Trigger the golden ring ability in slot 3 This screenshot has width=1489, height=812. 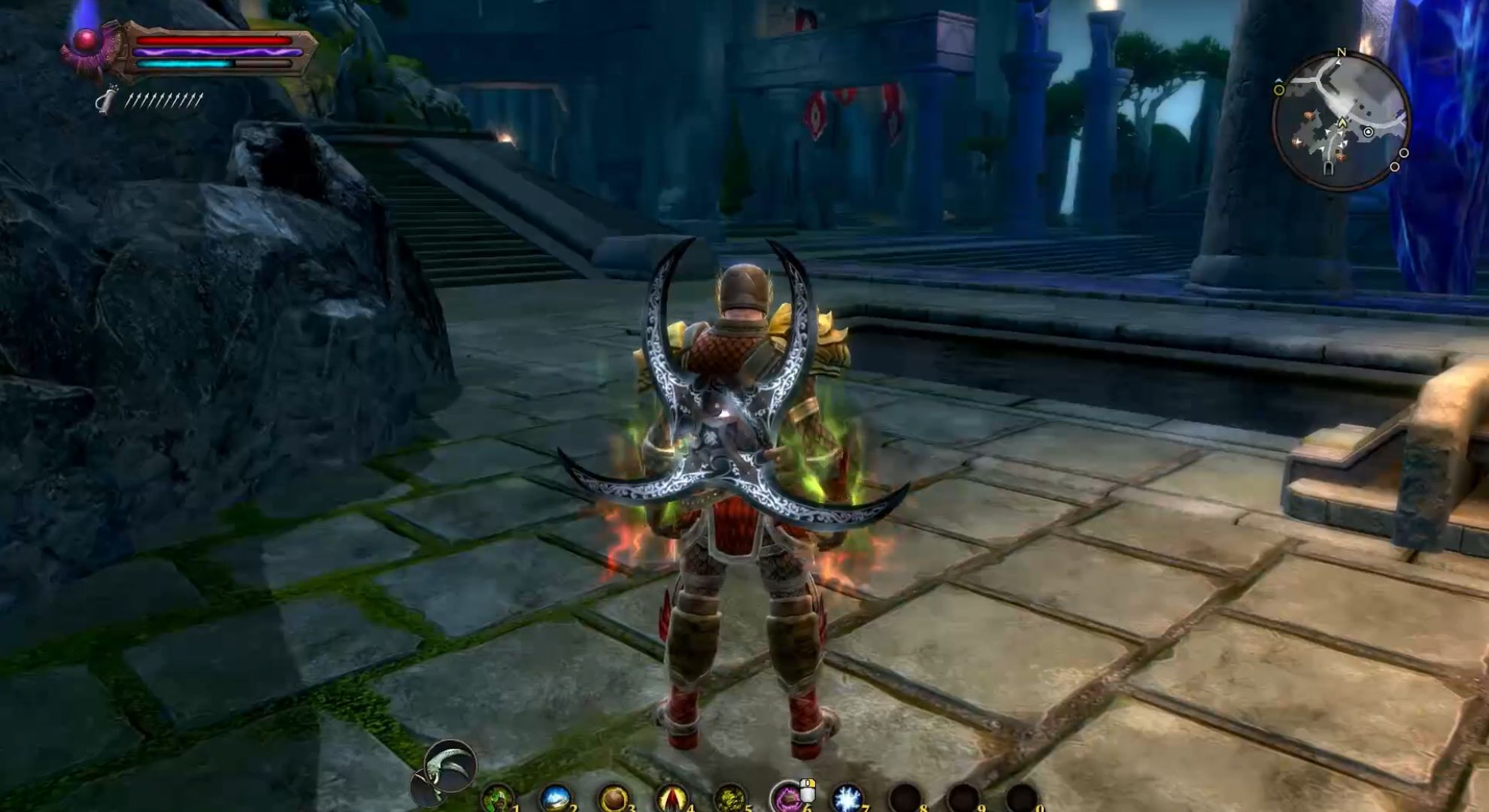[614, 798]
